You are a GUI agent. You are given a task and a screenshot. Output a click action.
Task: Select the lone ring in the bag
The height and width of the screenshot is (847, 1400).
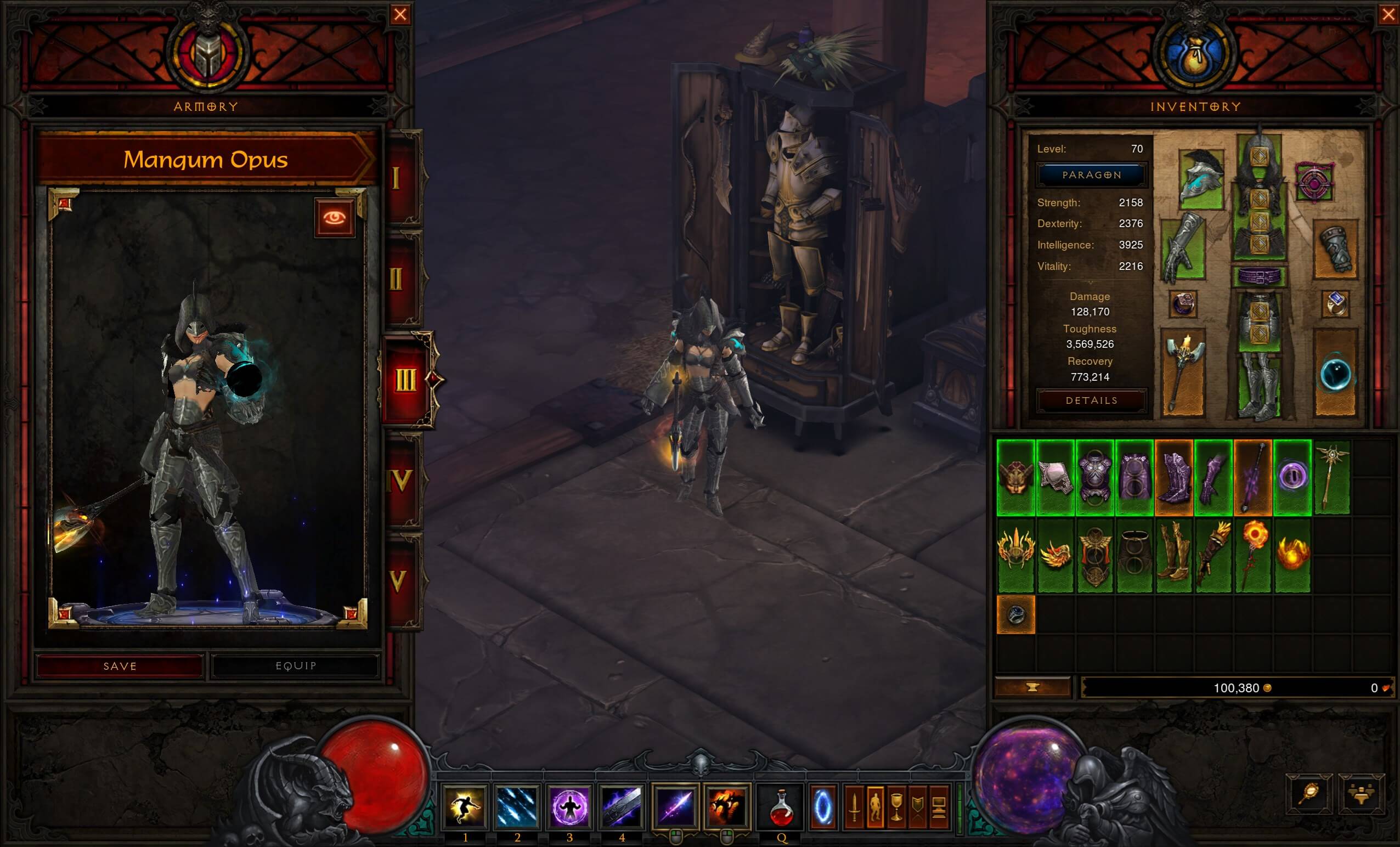1016,614
